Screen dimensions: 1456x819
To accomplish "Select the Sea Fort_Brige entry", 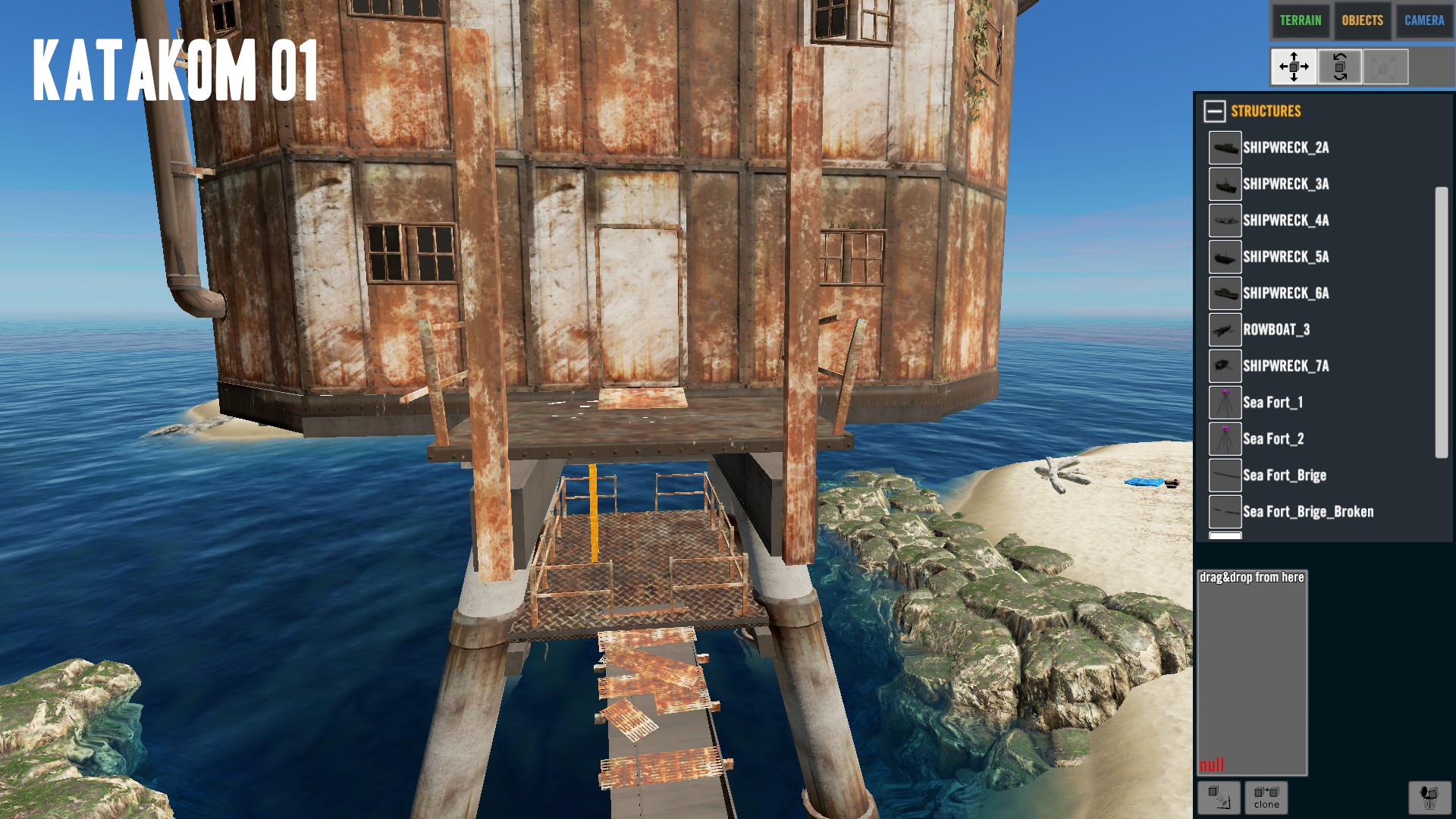I will tap(1284, 475).
